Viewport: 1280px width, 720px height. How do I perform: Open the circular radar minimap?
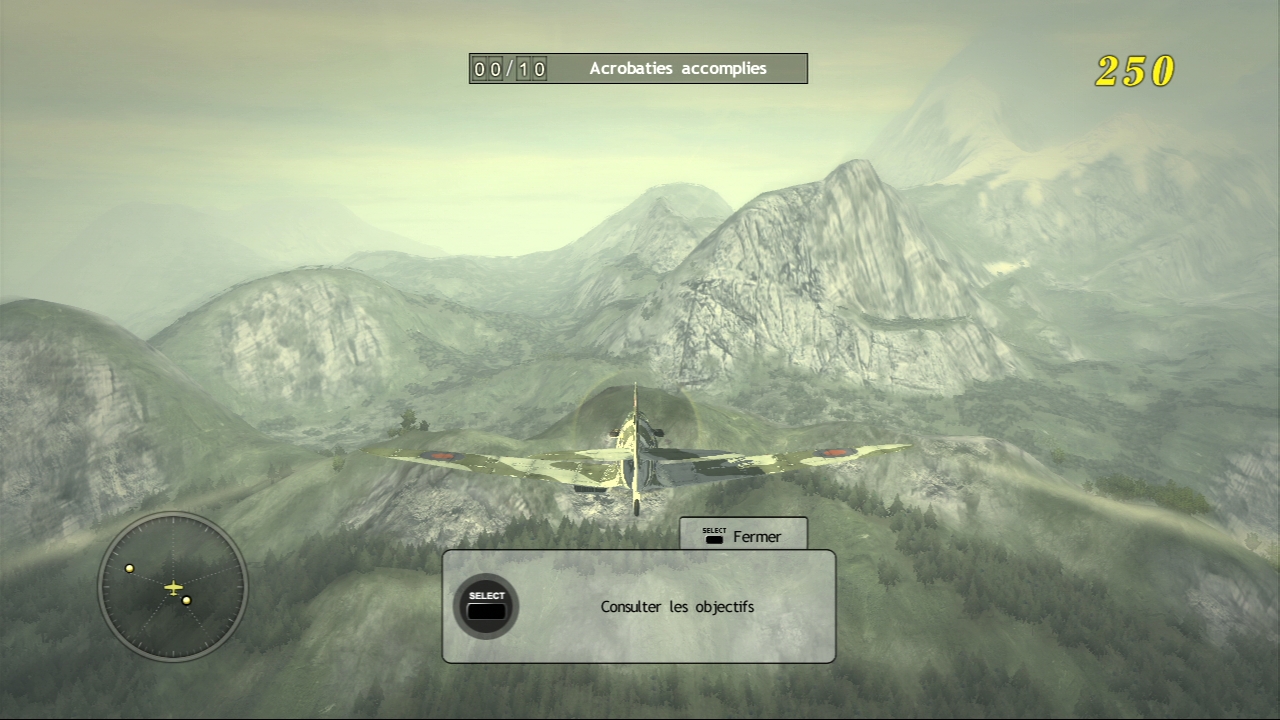pos(173,587)
